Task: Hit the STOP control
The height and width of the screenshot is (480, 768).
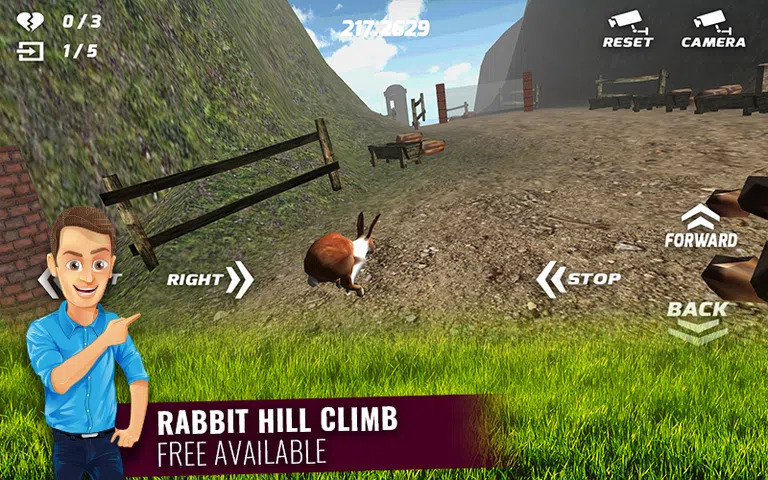Action: (579, 279)
